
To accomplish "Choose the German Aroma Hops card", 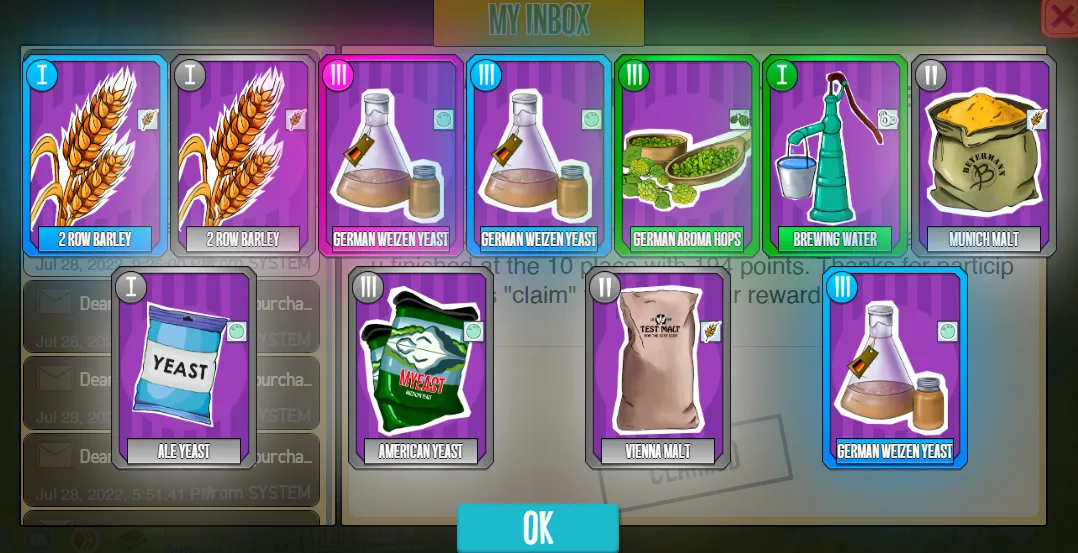I will click(x=687, y=155).
